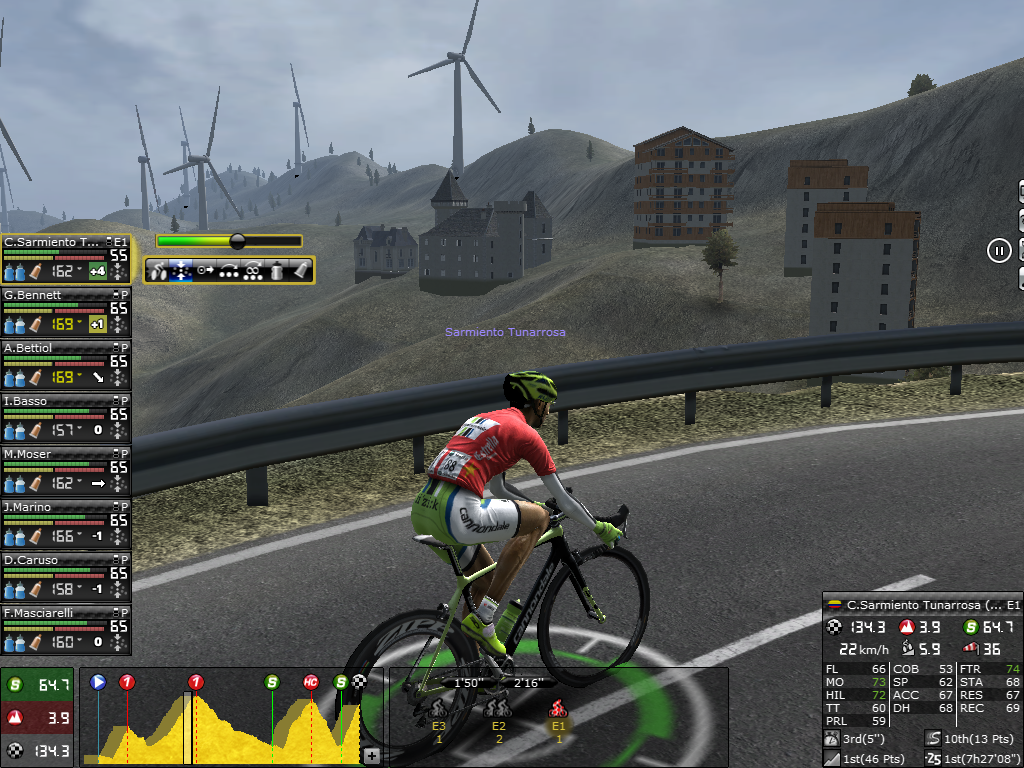Select the E3 group icon
The width and height of the screenshot is (1024, 768).
[x=438, y=709]
